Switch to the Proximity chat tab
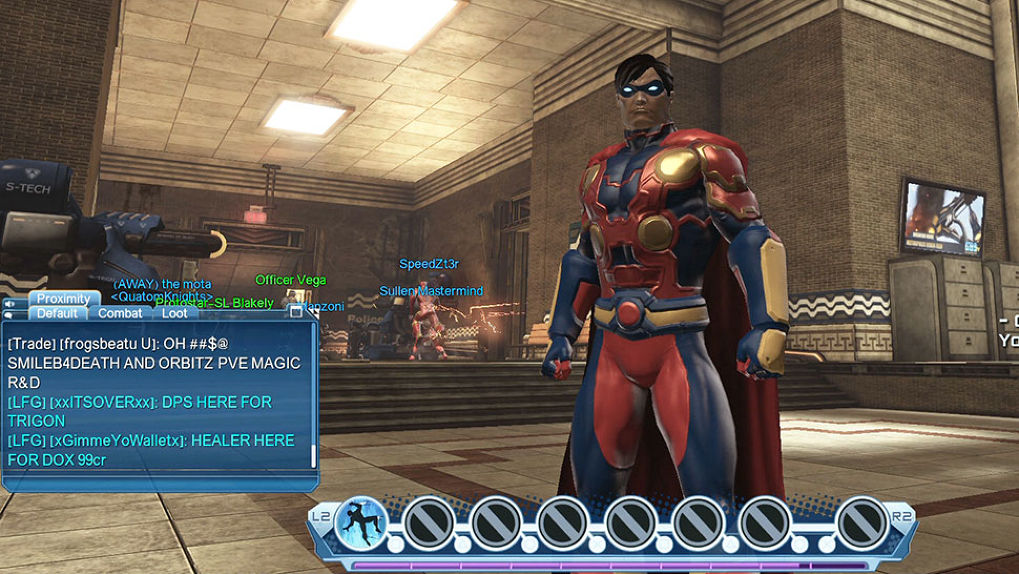 [x=64, y=299]
